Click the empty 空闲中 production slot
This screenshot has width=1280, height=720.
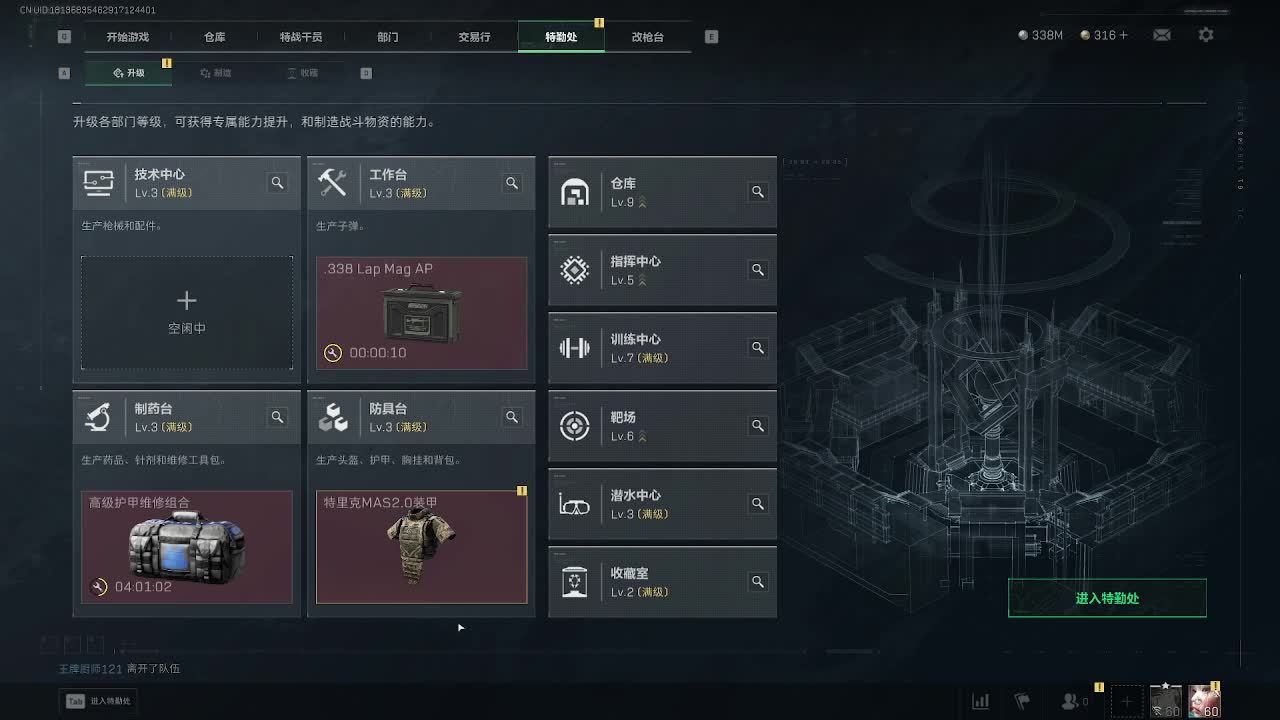coord(187,312)
